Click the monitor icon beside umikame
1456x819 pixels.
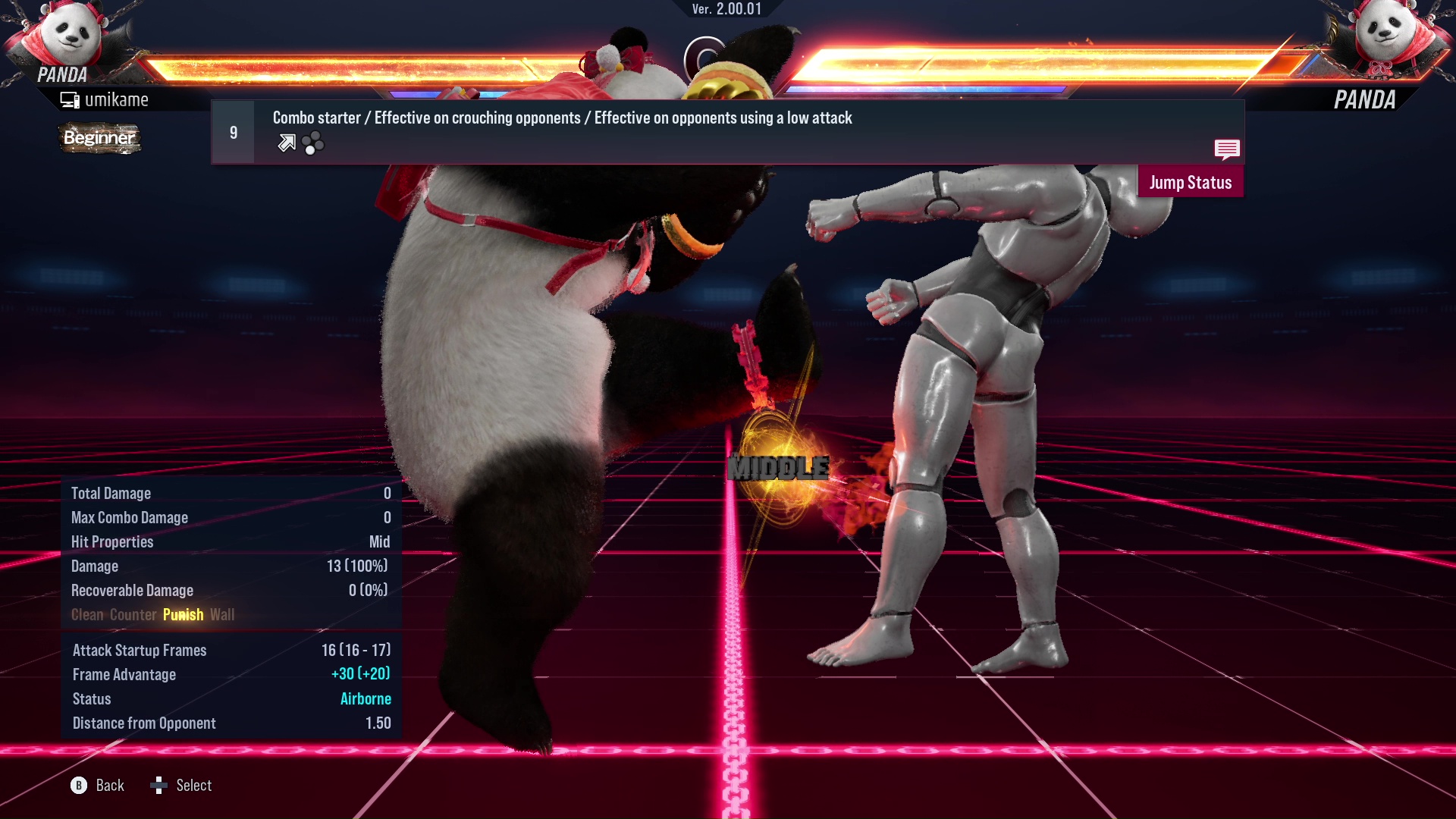(70, 99)
